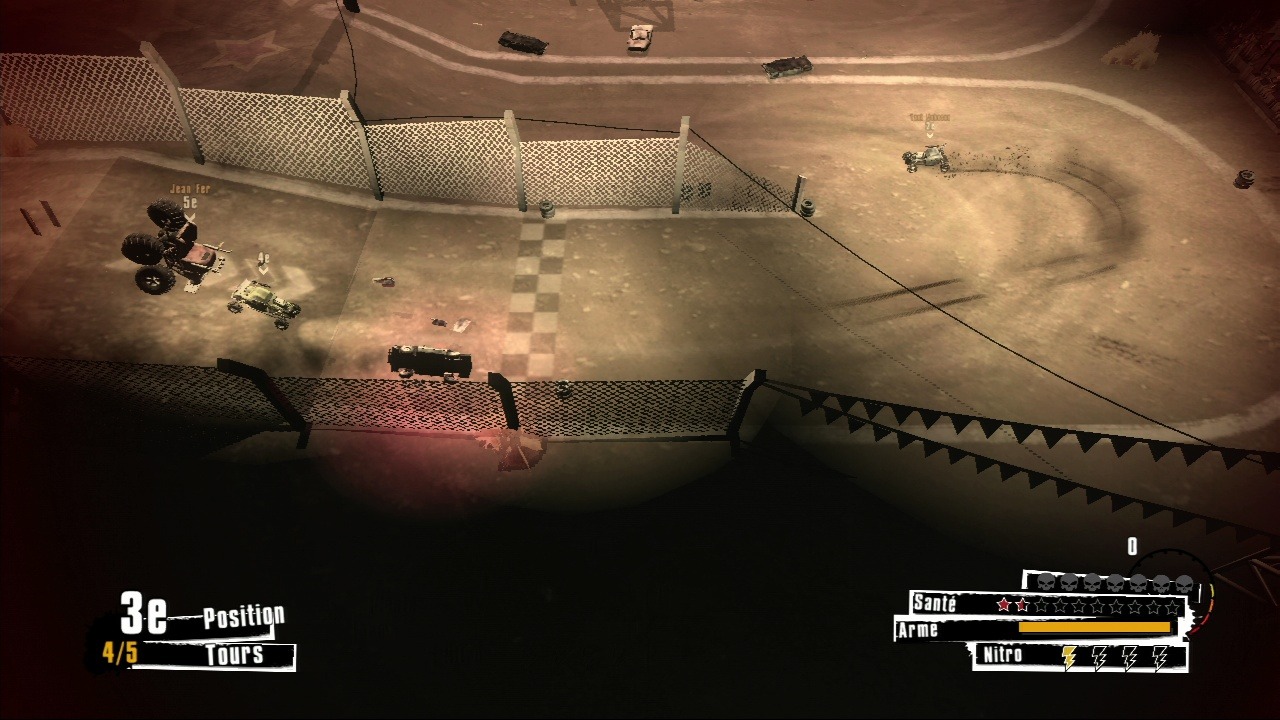Click the Position label in the HUD

tap(243, 615)
